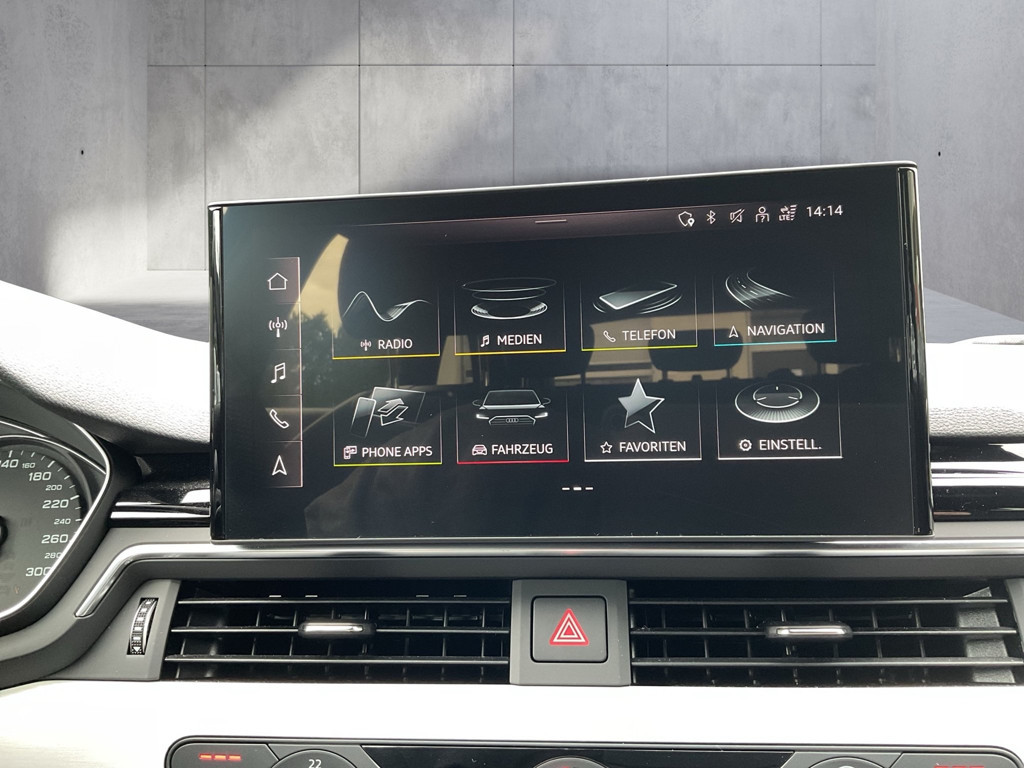Viewport: 1024px width, 768px height.
Task: Click the music note sidebar icon
Action: coord(279,373)
